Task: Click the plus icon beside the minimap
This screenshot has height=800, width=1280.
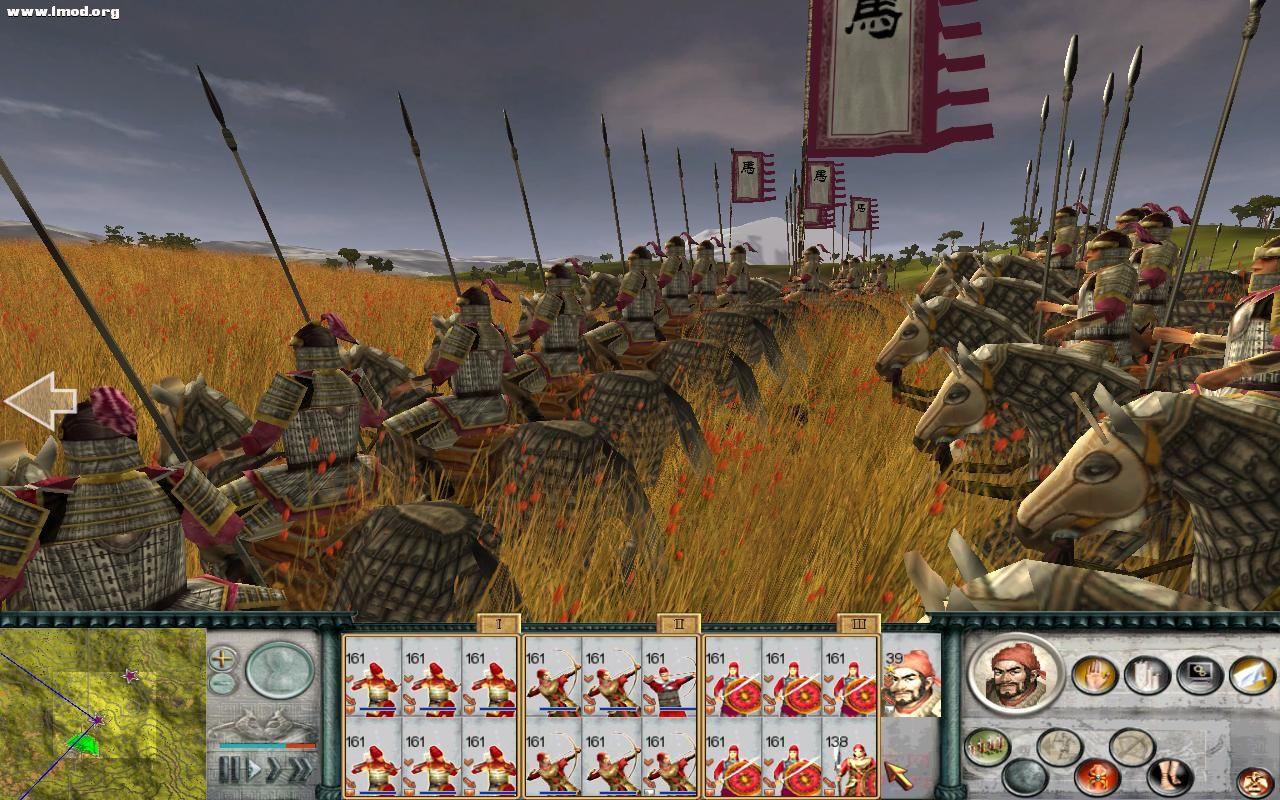Action: pyautogui.click(x=221, y=658)
